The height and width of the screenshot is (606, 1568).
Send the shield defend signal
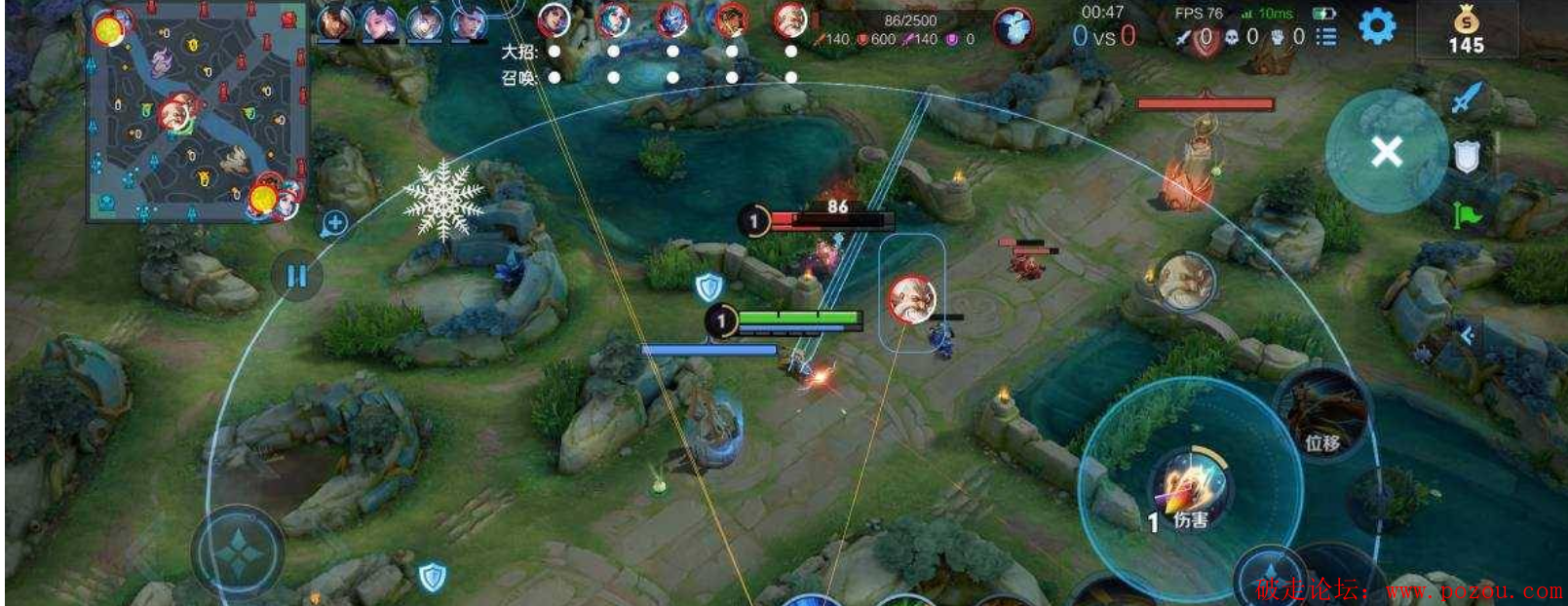pos(1467,156)
